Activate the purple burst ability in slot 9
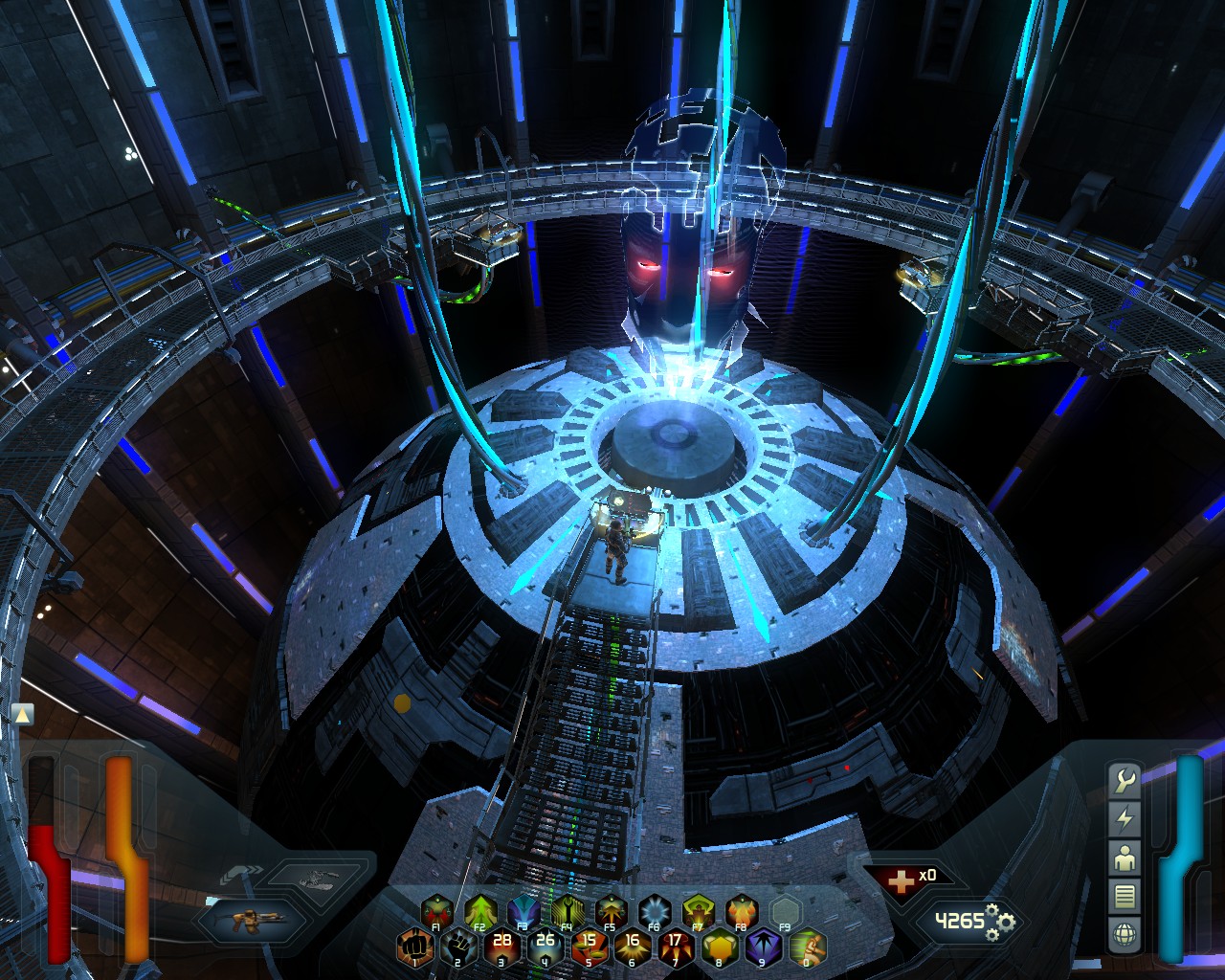 [x=764, y=947]
